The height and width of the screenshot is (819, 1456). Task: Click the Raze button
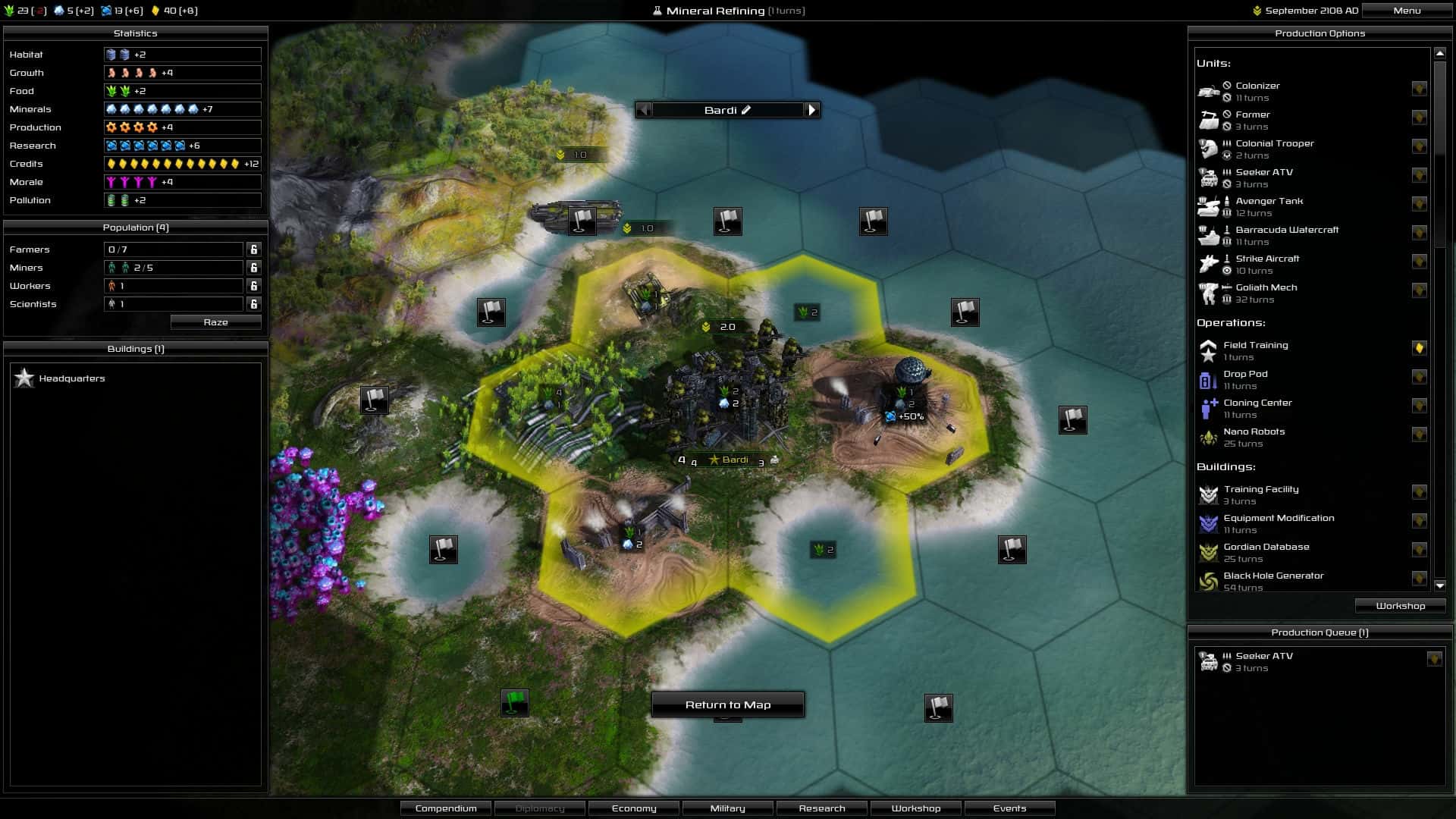(x=215, y=322)
